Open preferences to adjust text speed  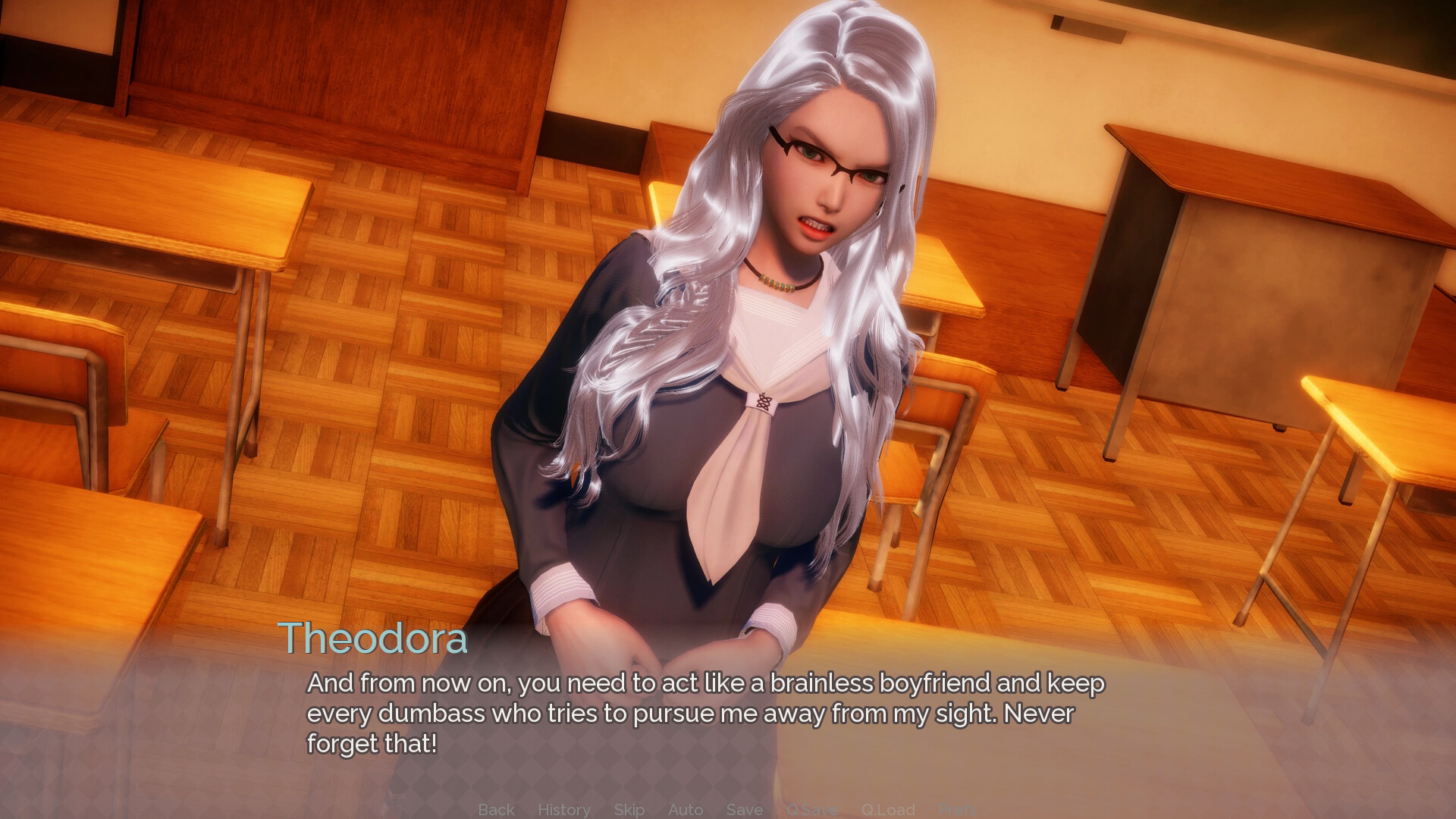click(959, 809)
